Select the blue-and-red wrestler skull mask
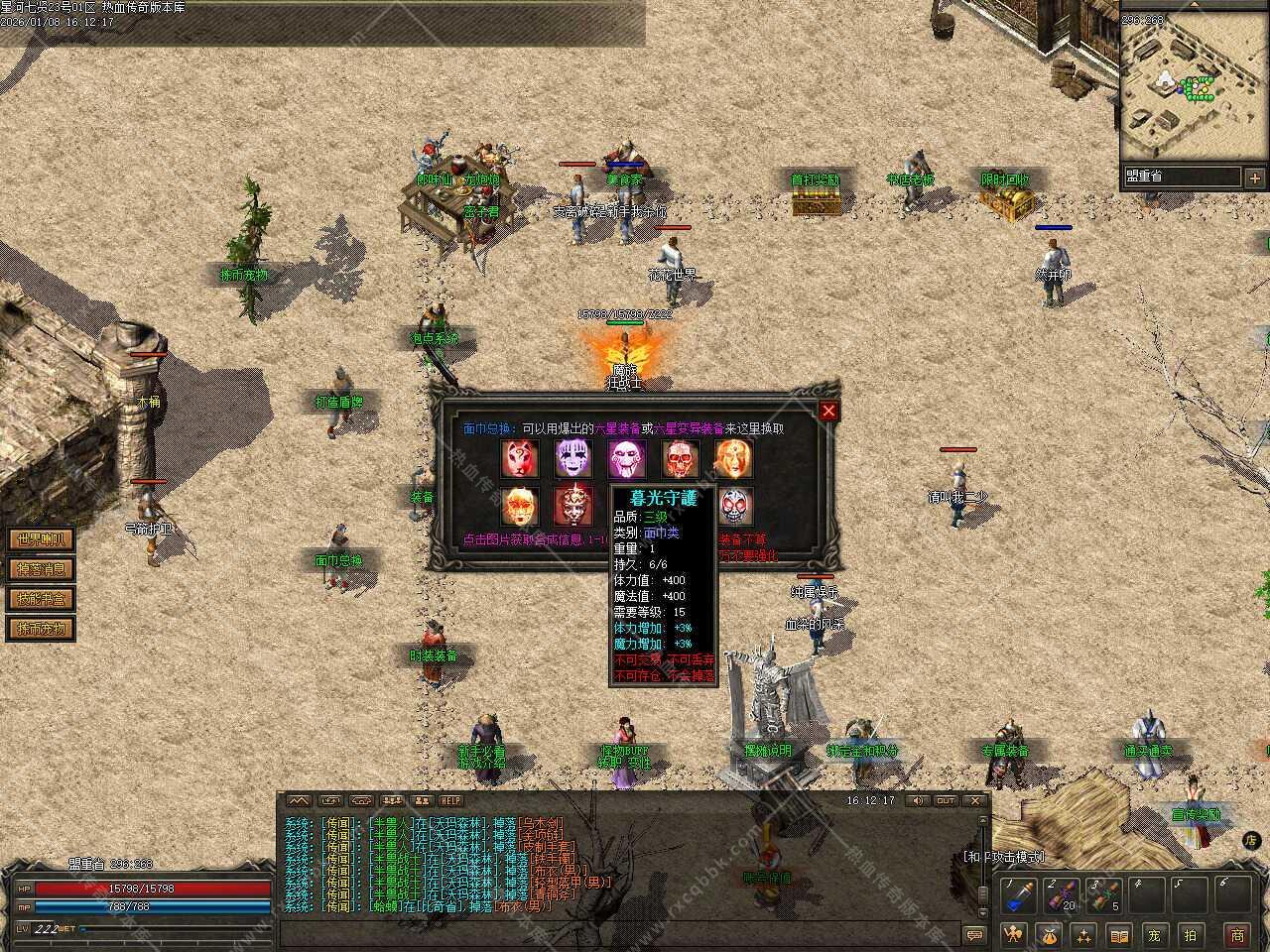 pyautogui.click(x=734, y=506)
